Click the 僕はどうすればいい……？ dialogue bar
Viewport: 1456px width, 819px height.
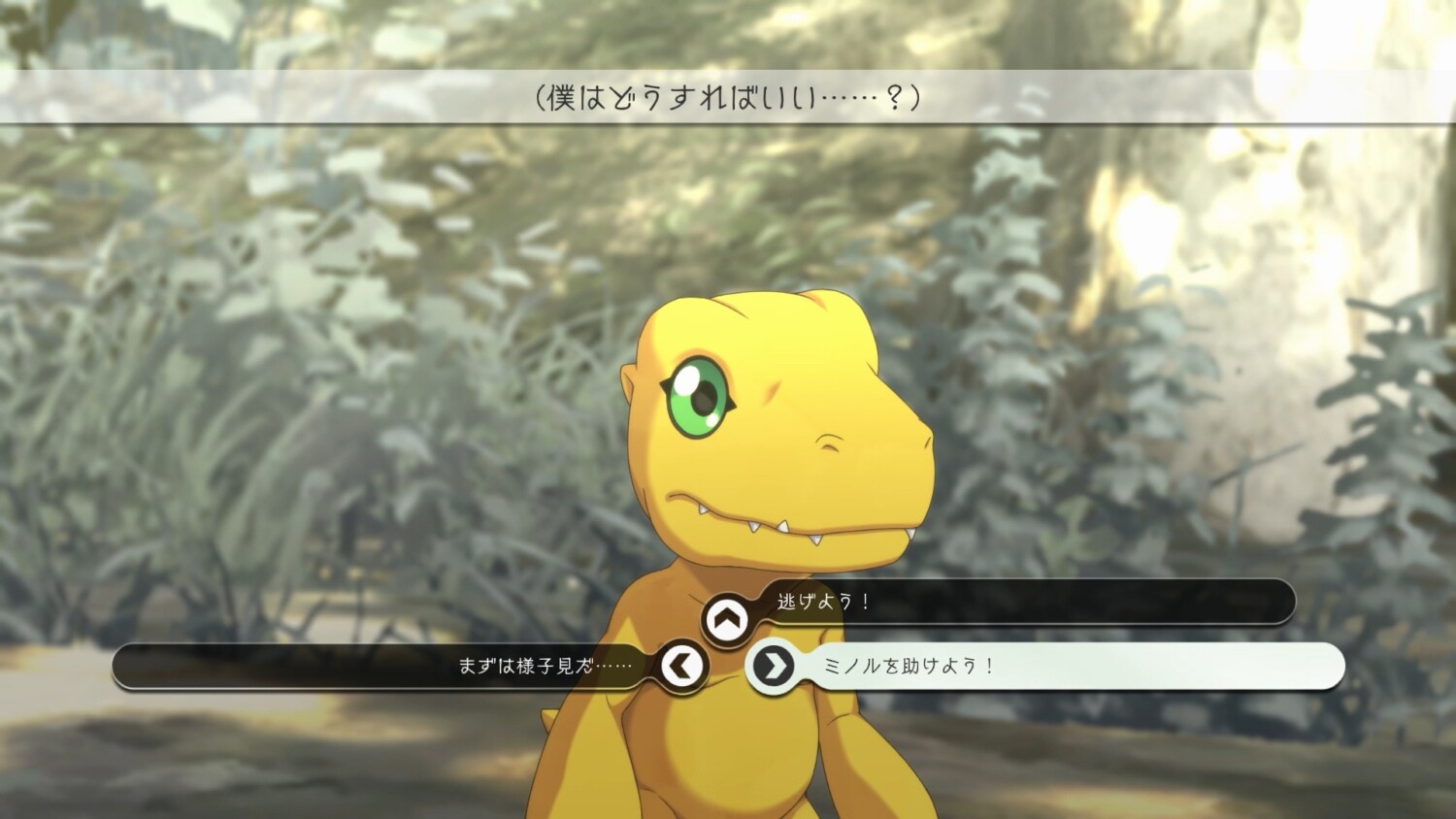click(728, 97)
